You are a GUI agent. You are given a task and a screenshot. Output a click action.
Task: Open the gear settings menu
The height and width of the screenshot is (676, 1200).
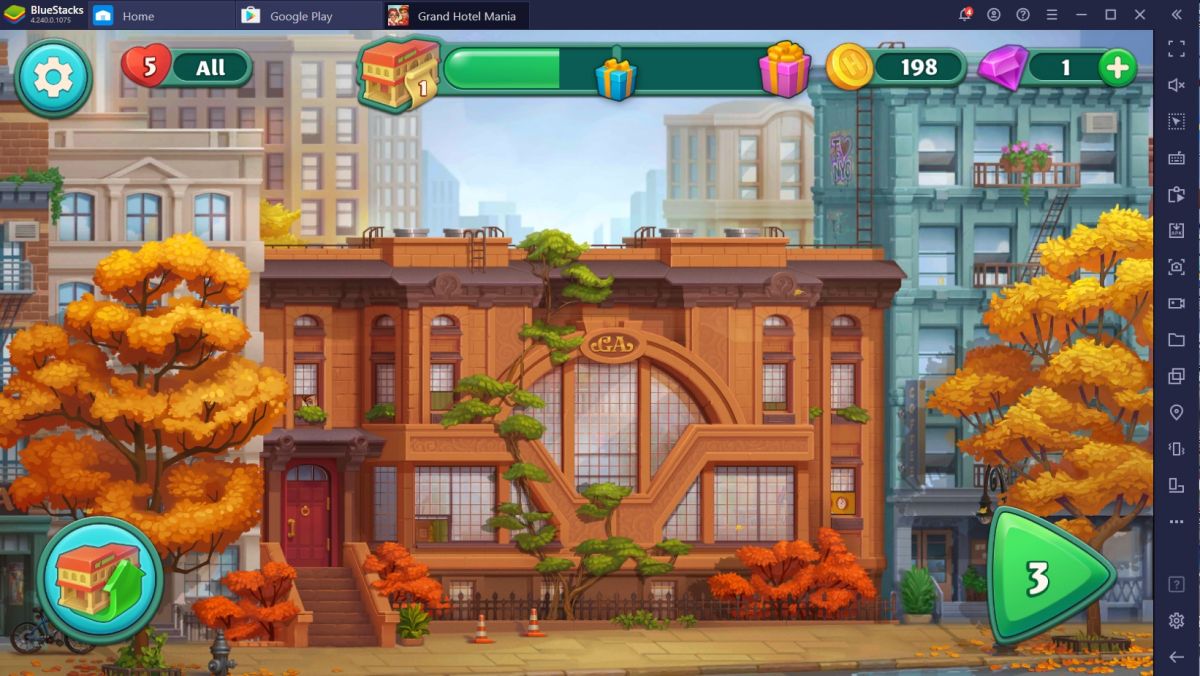pos(53,78)
